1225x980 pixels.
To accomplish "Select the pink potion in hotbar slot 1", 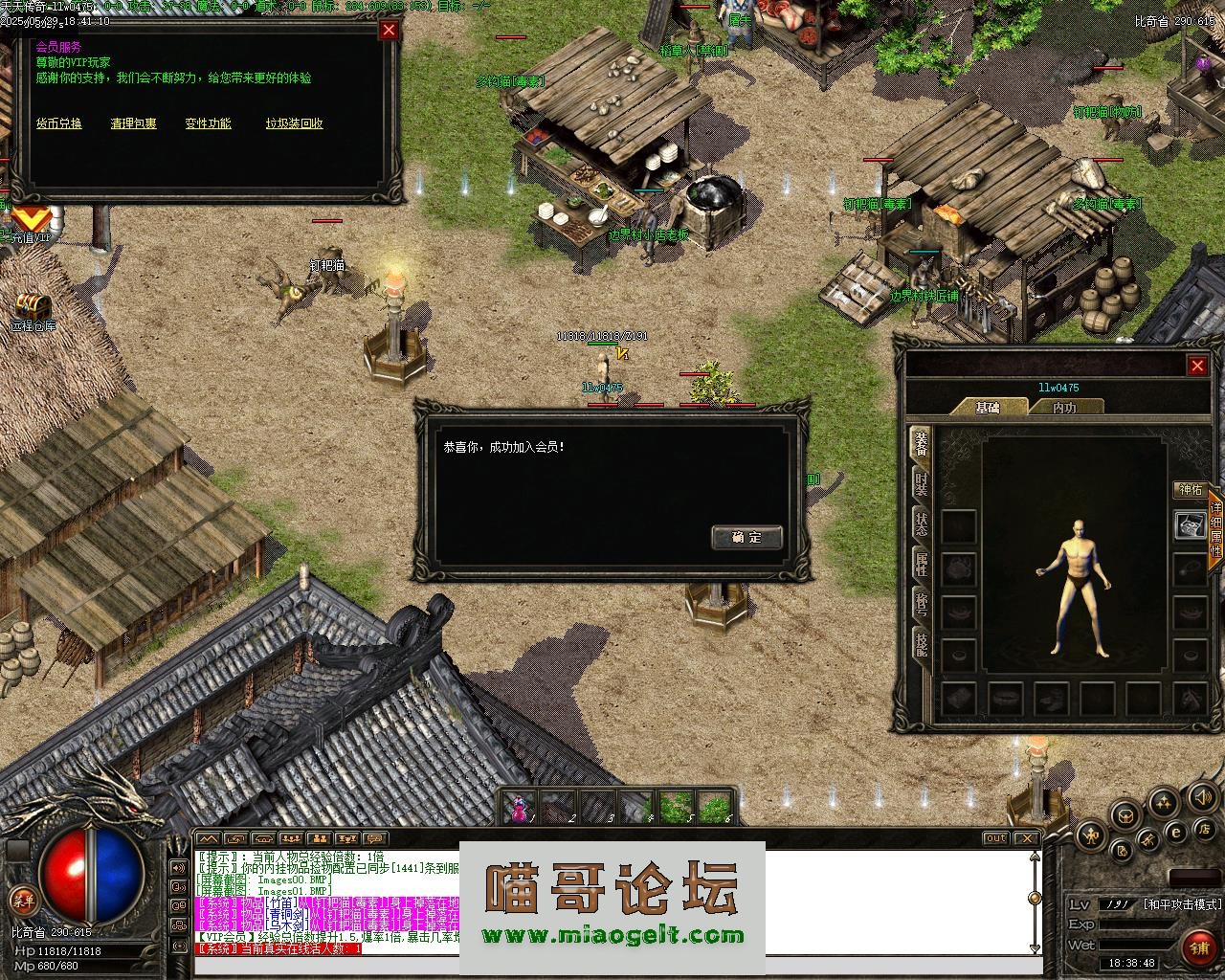I will [520, 809].
